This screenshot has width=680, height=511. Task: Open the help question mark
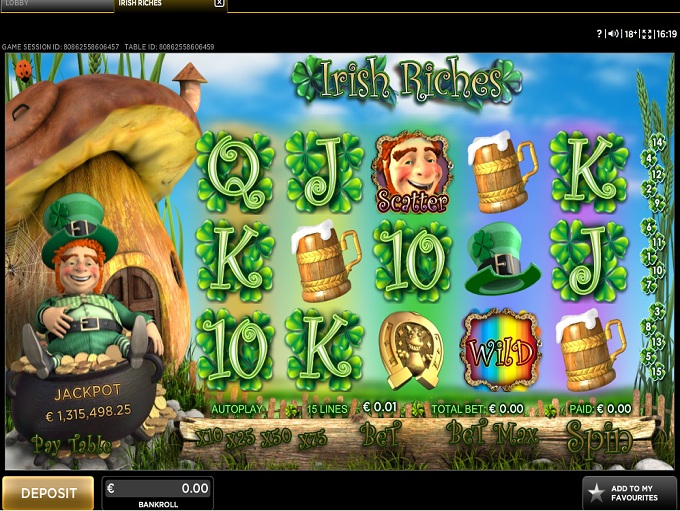pos(599,33)
